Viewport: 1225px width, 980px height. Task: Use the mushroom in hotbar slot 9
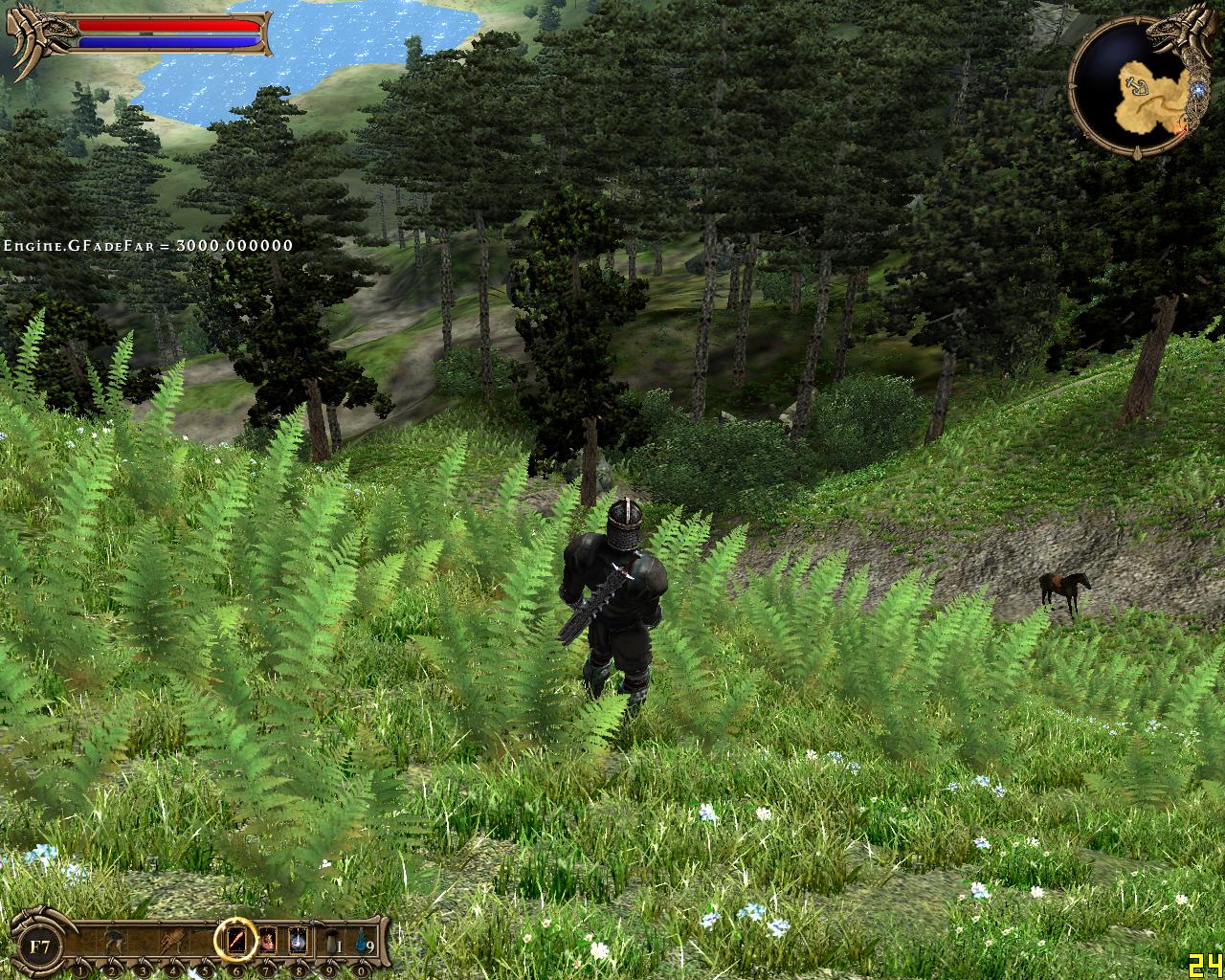point(329,941)
